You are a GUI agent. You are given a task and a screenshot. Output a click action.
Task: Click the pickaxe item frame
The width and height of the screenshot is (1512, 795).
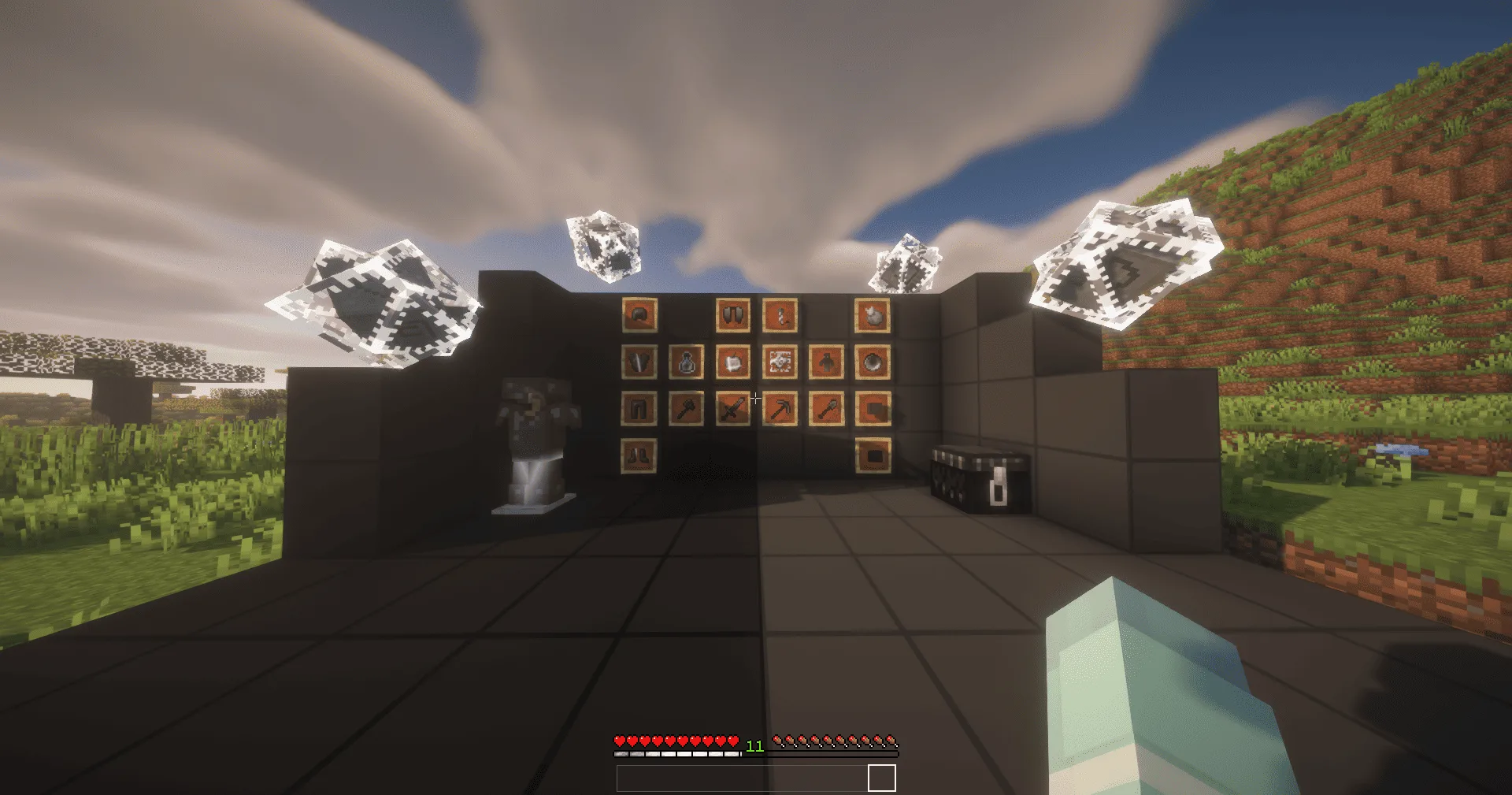(781, 410)
